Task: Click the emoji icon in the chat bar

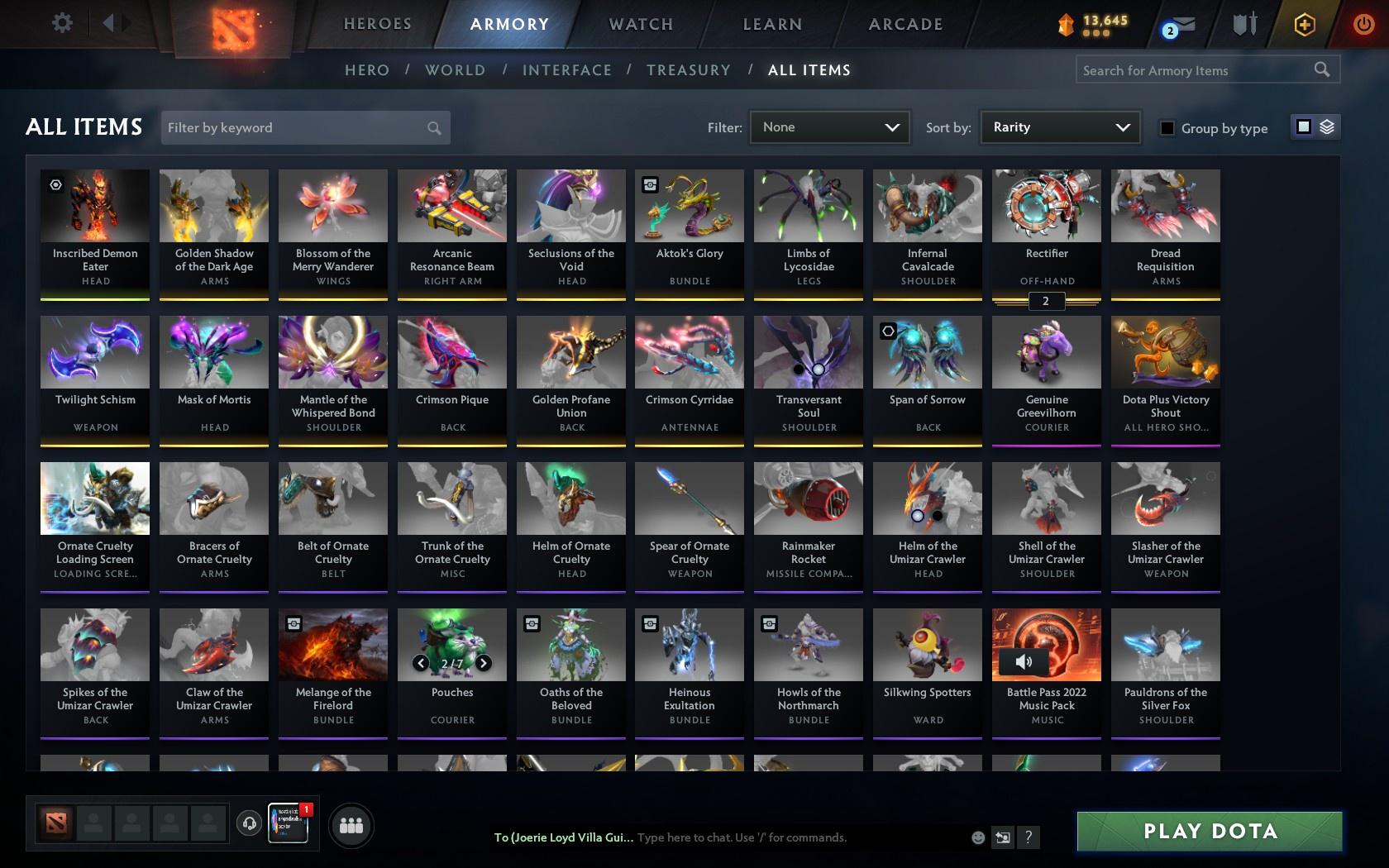Action: pyautogui.click(x=978, y=837)
